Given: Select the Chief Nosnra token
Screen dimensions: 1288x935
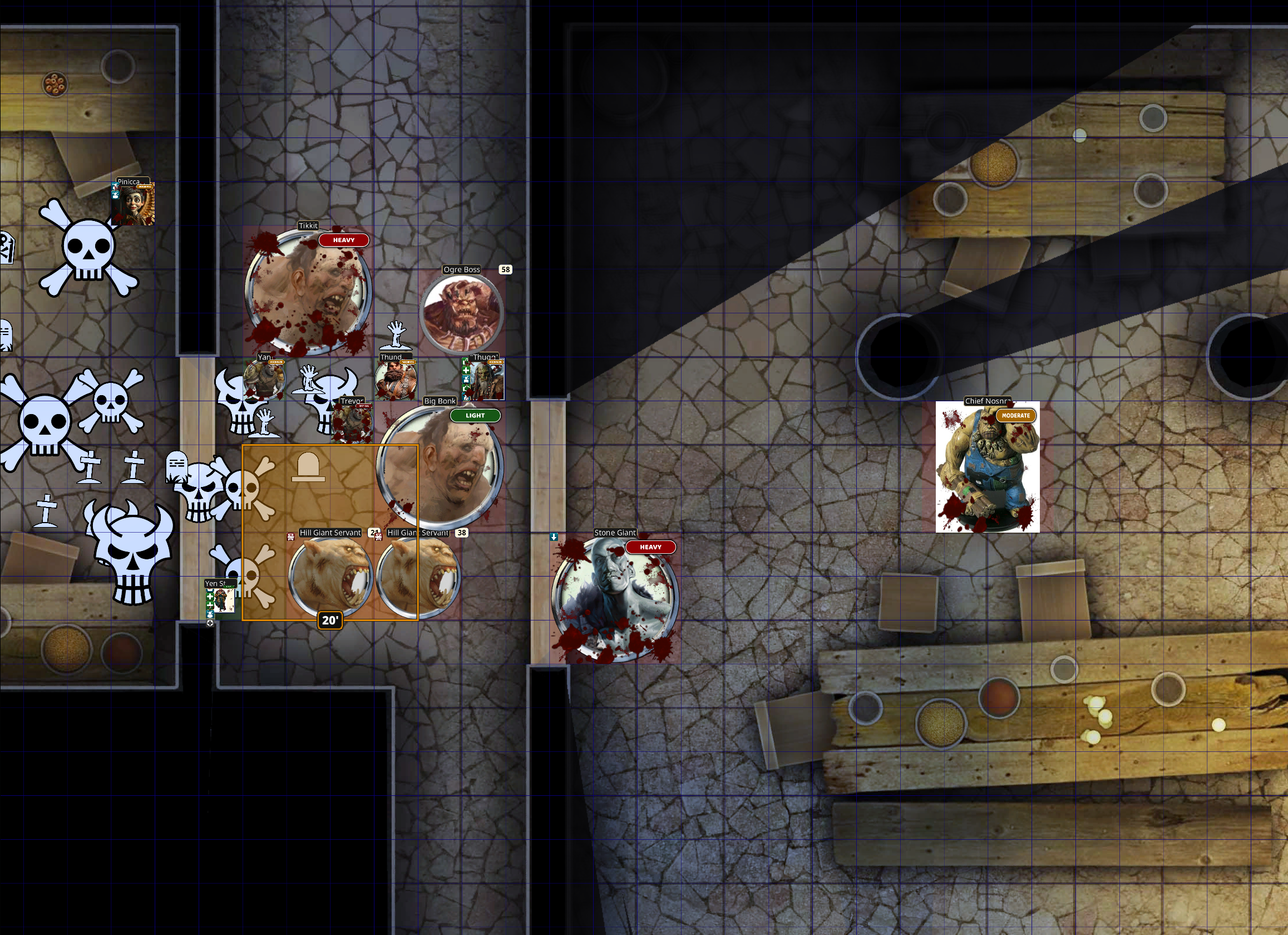Looking at the screenshot, I should click(x=987, y=467).
